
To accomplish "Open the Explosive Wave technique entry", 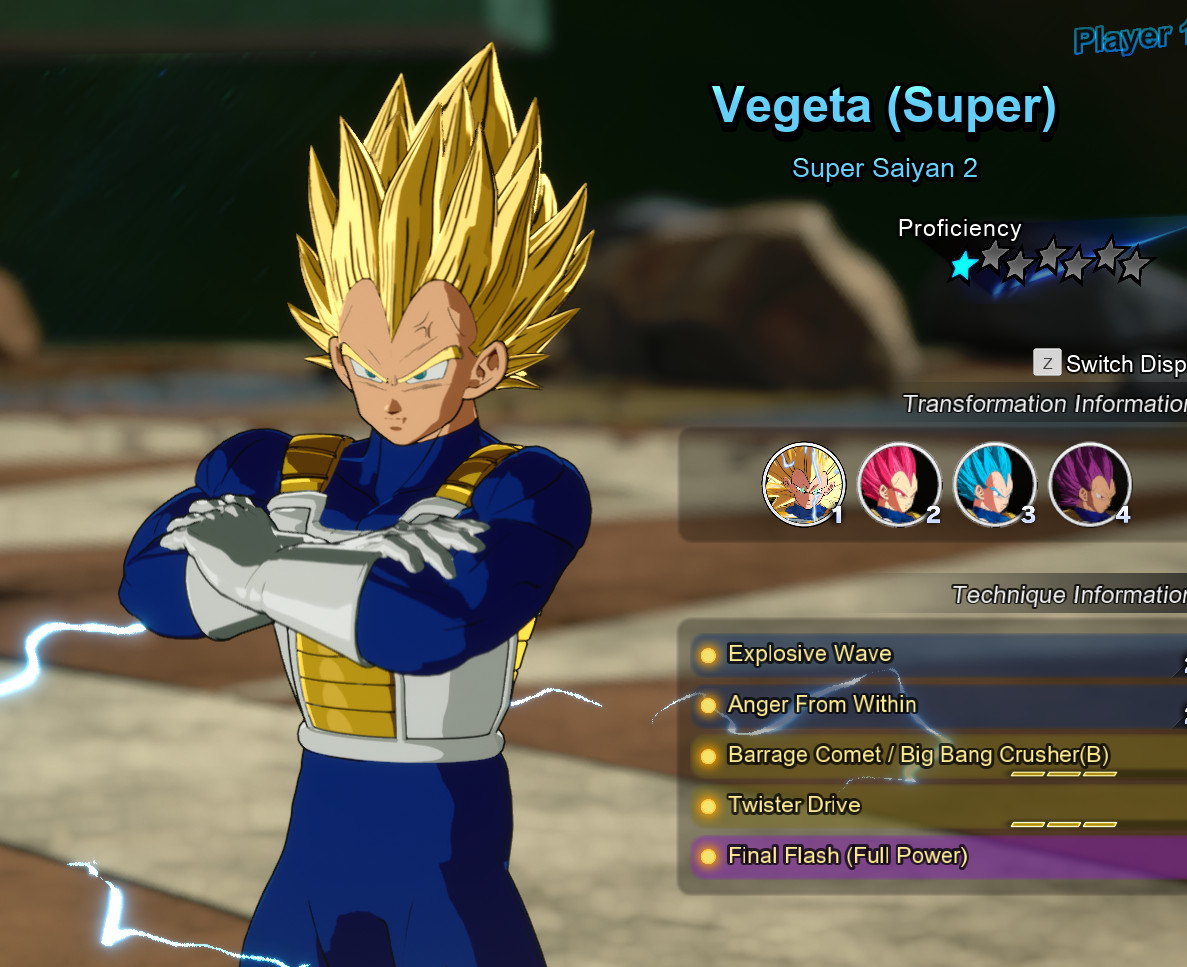I will 810,654.
